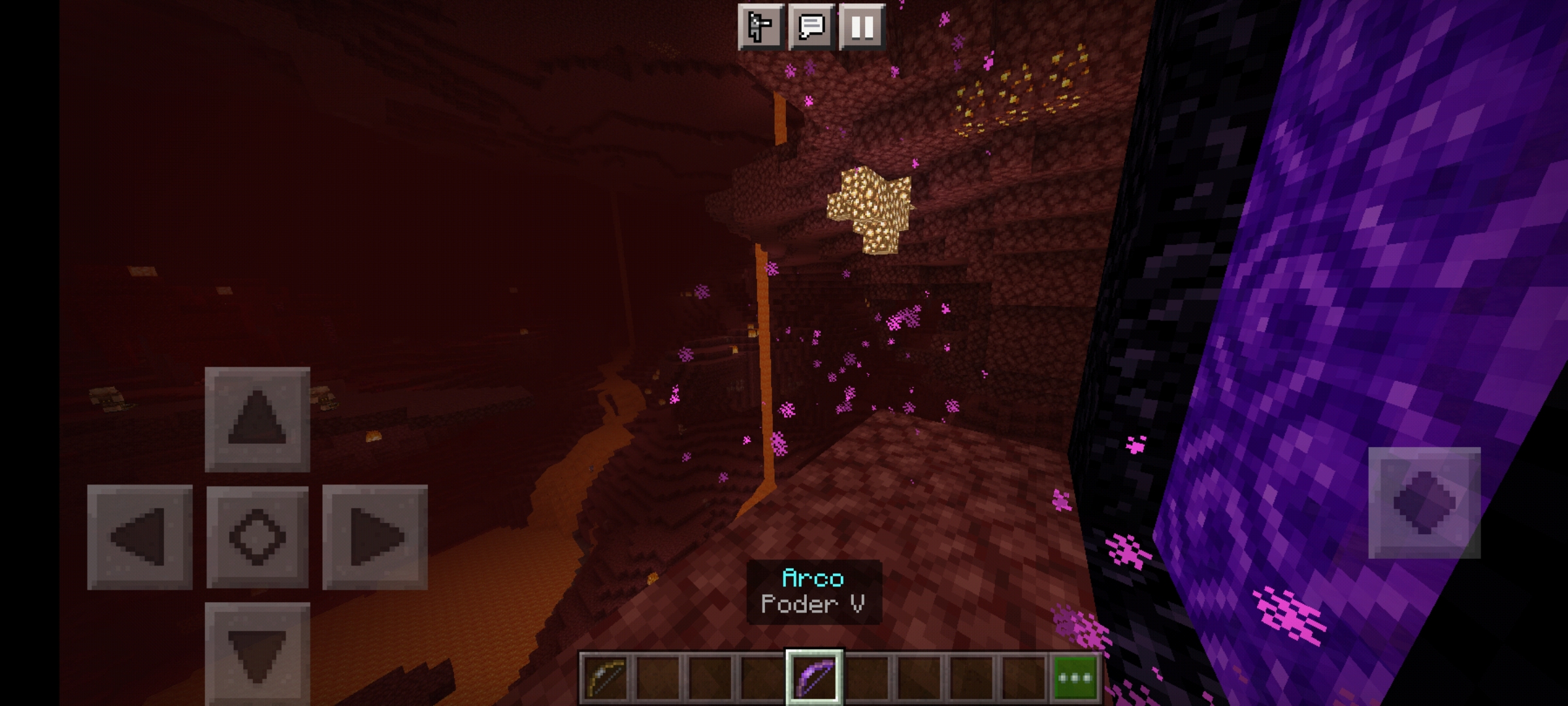Pause the game

(862, 27)
